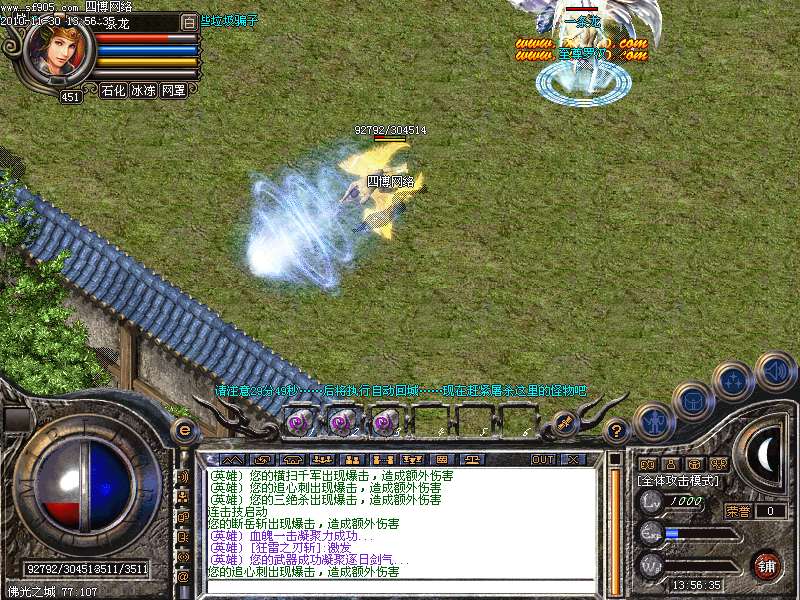Close the chat panel with X button
800x600 pixels.
(573, 459)
